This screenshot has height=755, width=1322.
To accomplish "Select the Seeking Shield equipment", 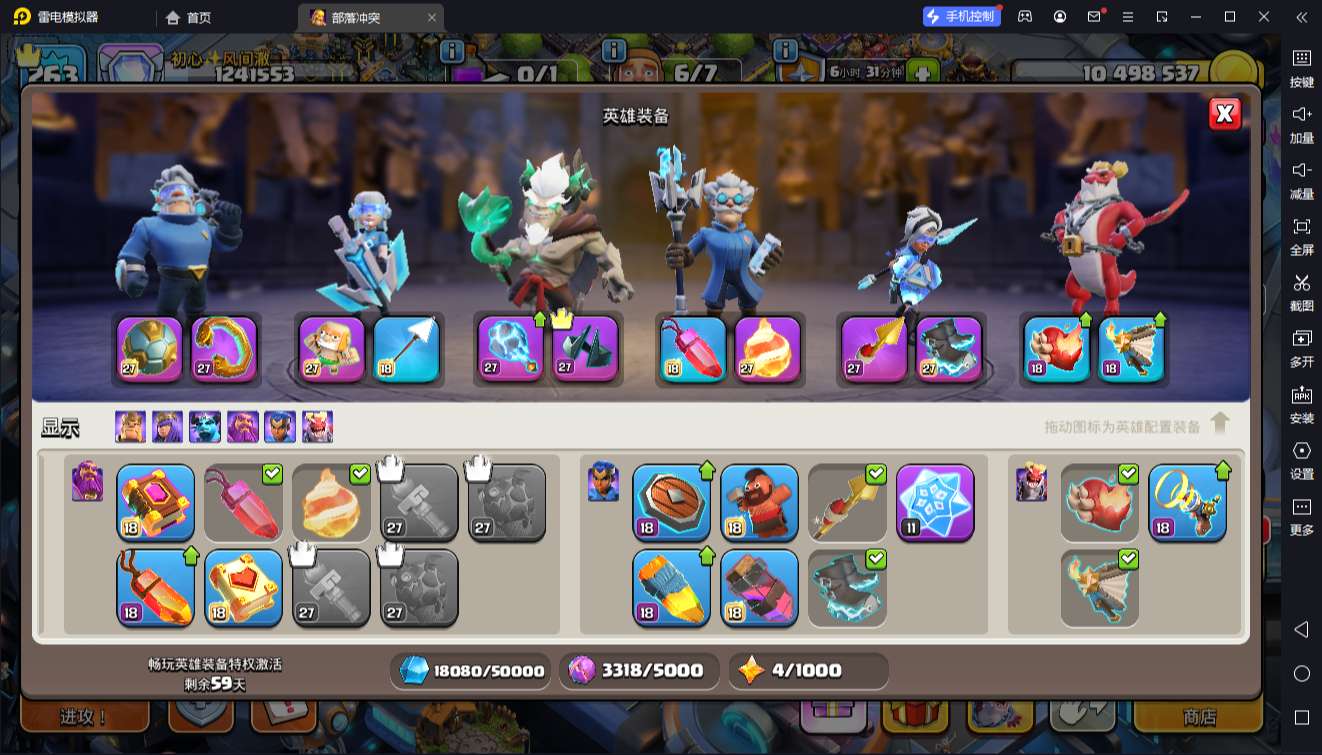I will click(671, 502).
